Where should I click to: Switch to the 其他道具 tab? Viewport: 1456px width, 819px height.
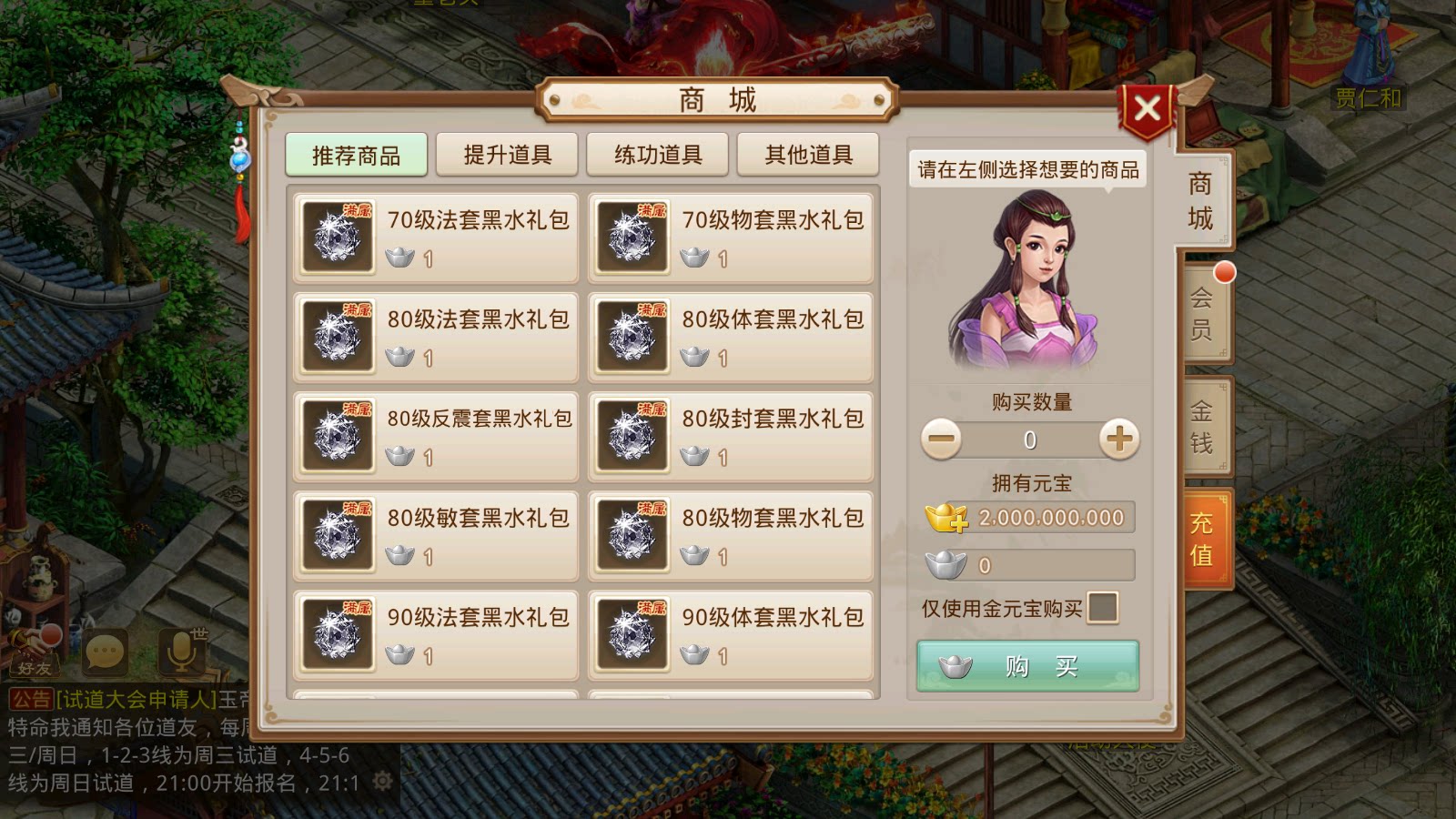[807, 153]
